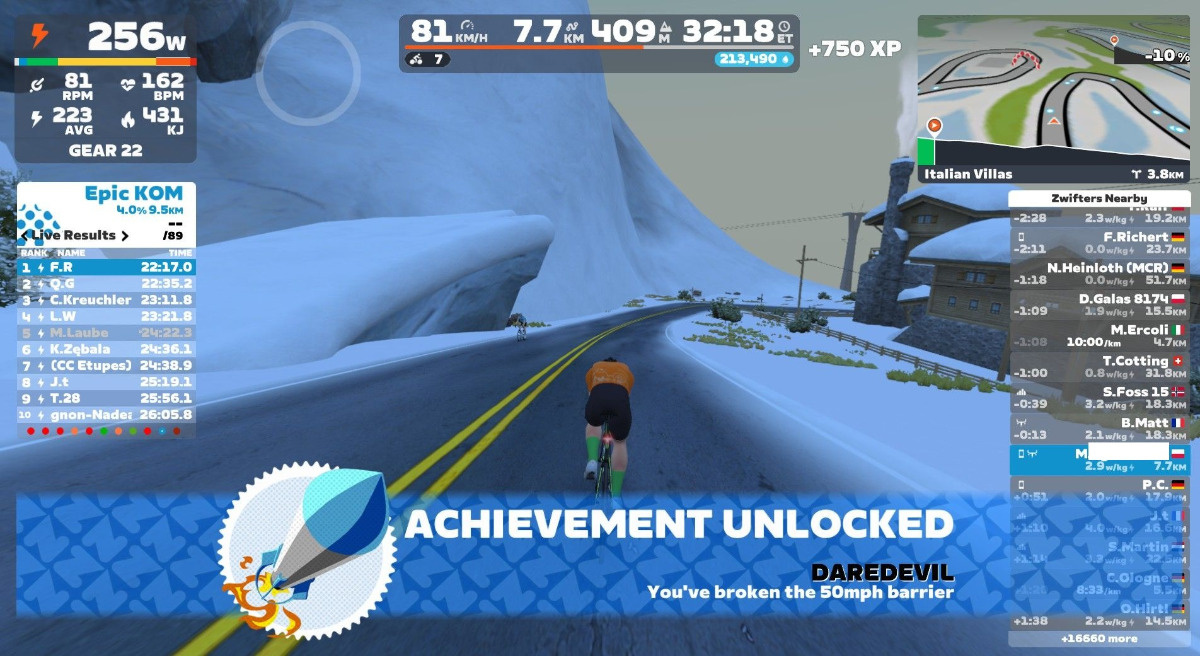The width and height of the screenshot is (1200, 656).
Task: Click runner M.Ercoli in Zwifters Nearby
Action: [x=1099, y=336]
